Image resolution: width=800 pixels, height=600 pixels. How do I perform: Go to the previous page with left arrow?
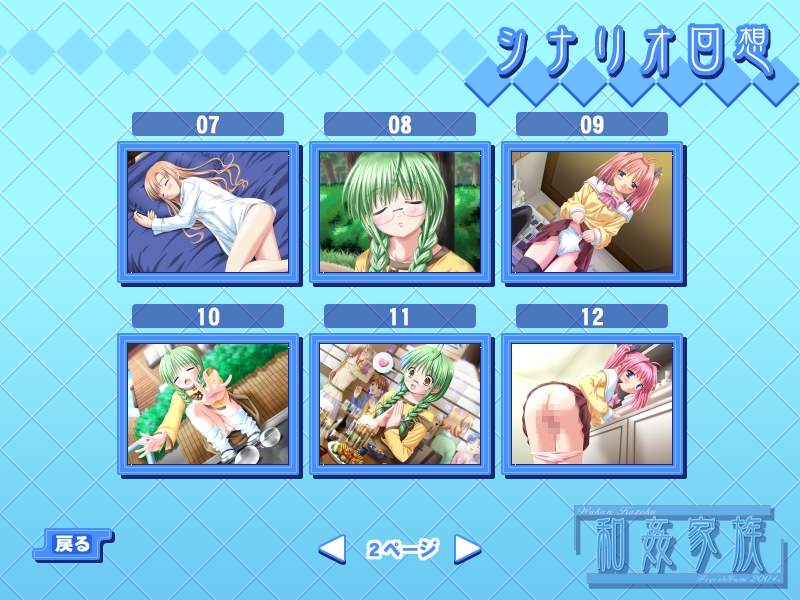click(x=332, y=548)
